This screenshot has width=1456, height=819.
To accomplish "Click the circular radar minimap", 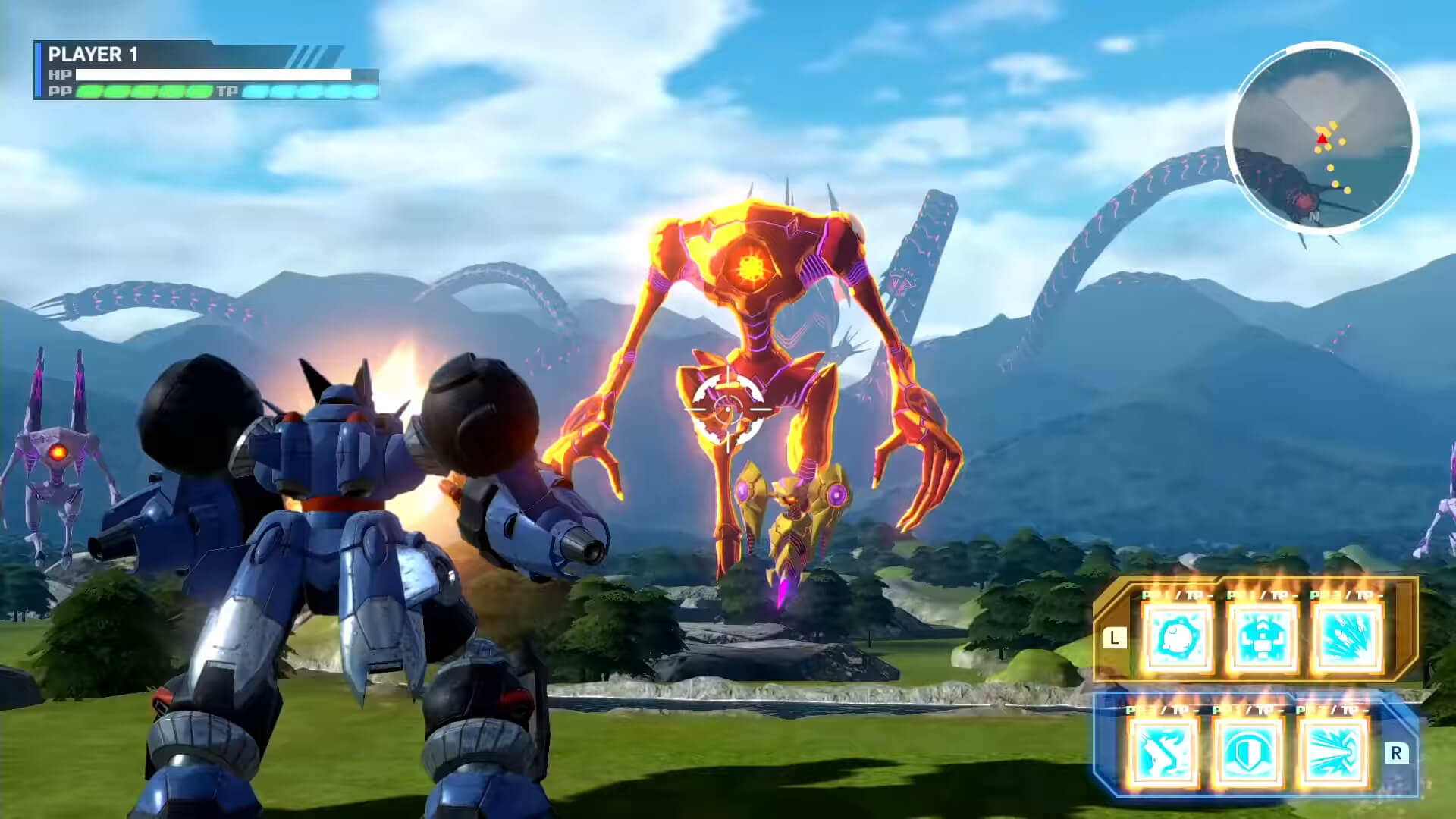I will pyautogui.click(x=1322, y=137).
